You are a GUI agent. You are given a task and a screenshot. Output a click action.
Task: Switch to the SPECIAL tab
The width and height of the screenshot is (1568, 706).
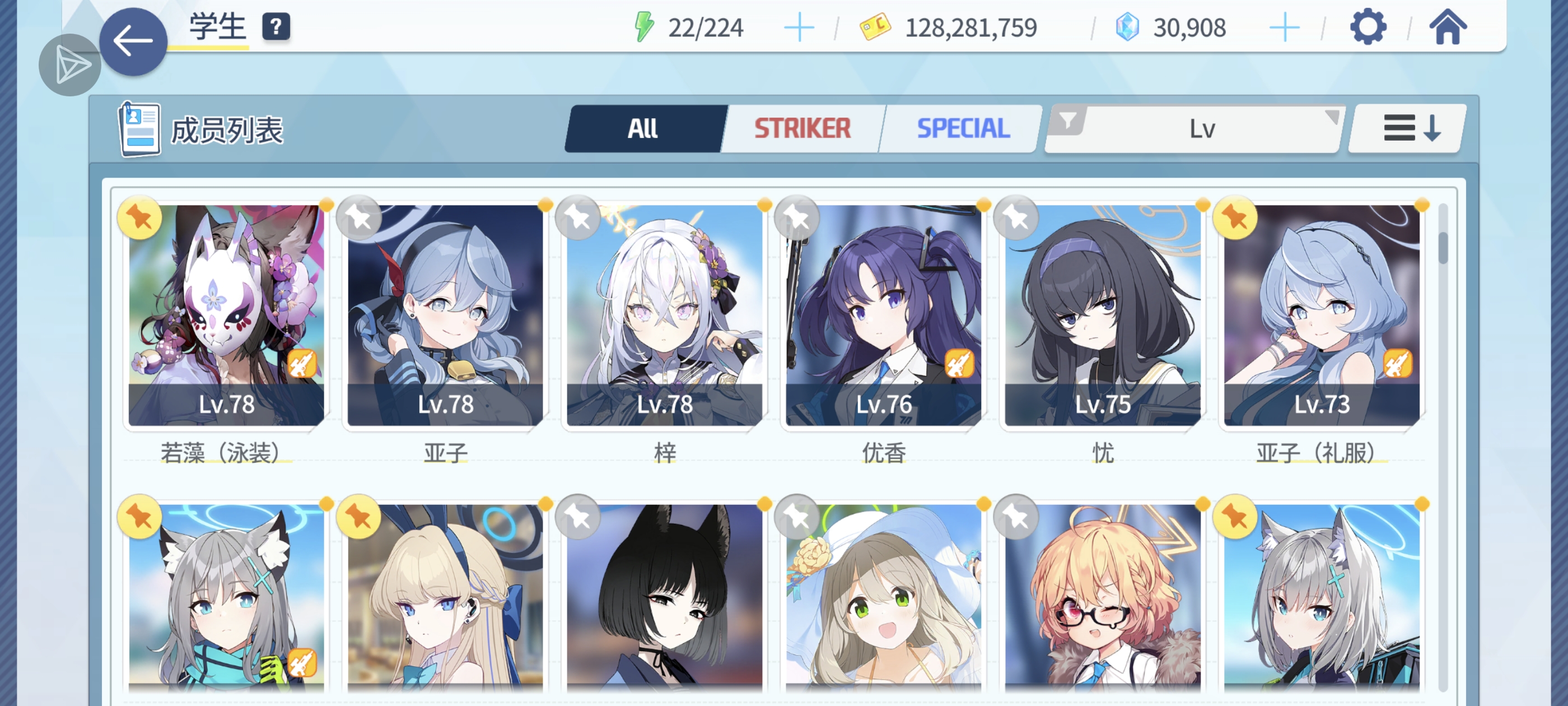[962, 128]
